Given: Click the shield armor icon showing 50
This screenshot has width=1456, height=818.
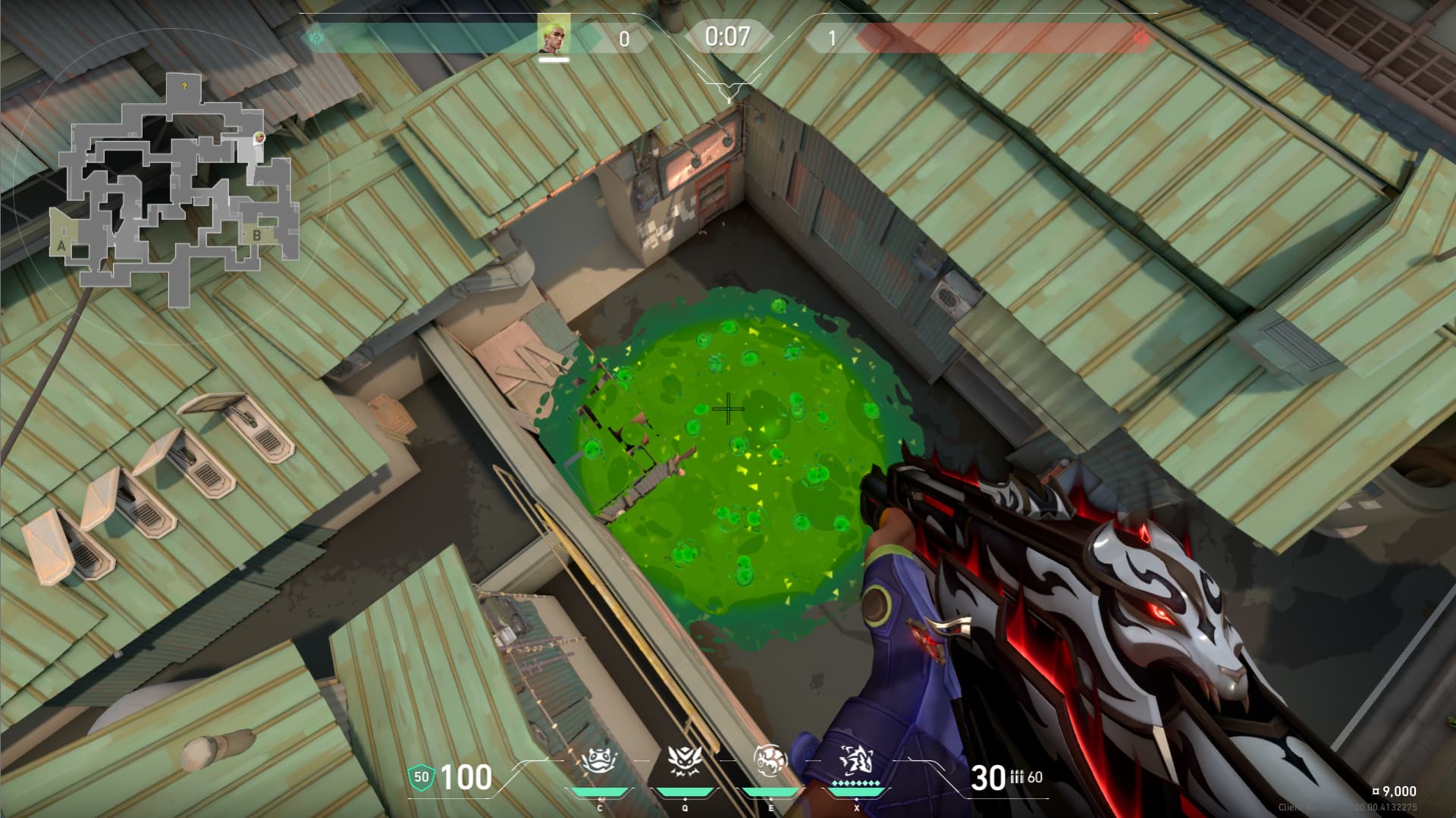Looking at the screenshot, I should point(422,776).
